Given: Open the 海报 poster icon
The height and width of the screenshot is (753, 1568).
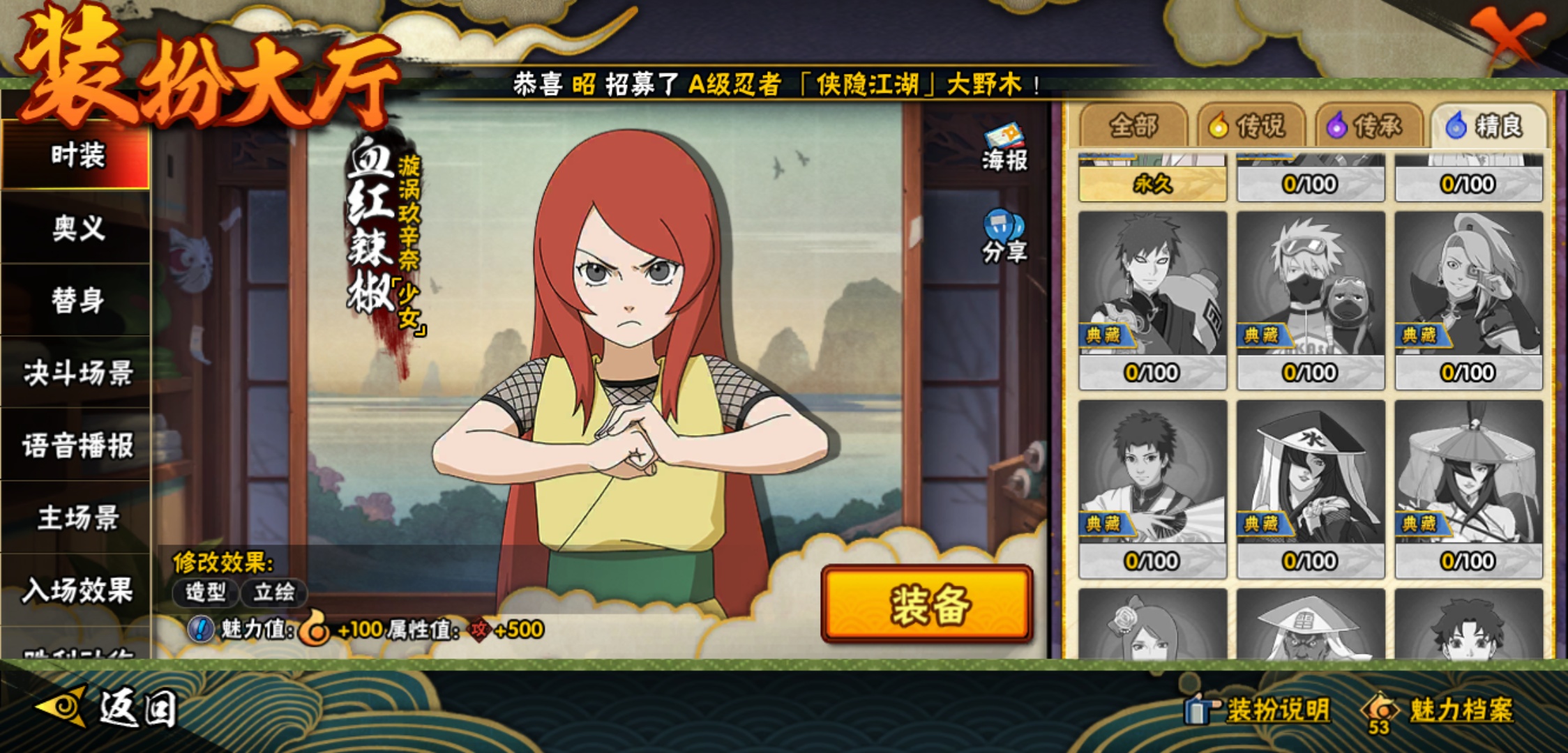Looking at the screenshot, I should click(1004, 148).
